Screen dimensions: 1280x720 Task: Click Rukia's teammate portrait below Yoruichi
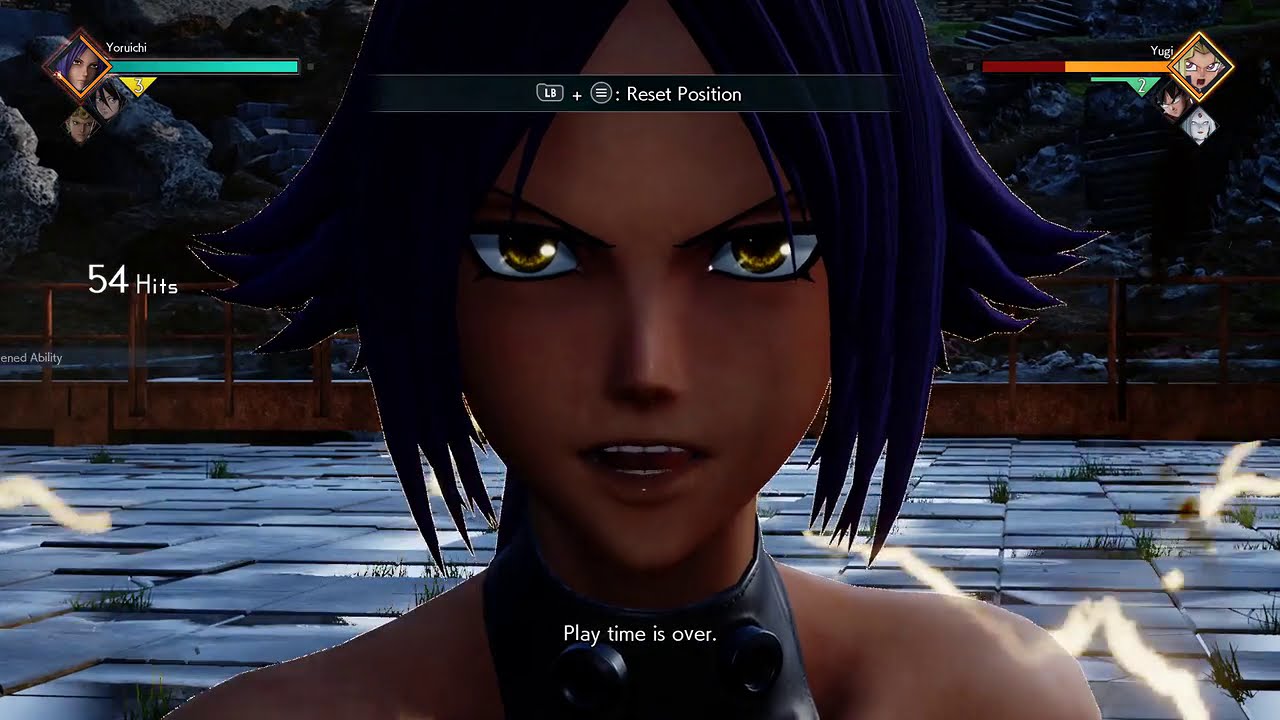107,104
